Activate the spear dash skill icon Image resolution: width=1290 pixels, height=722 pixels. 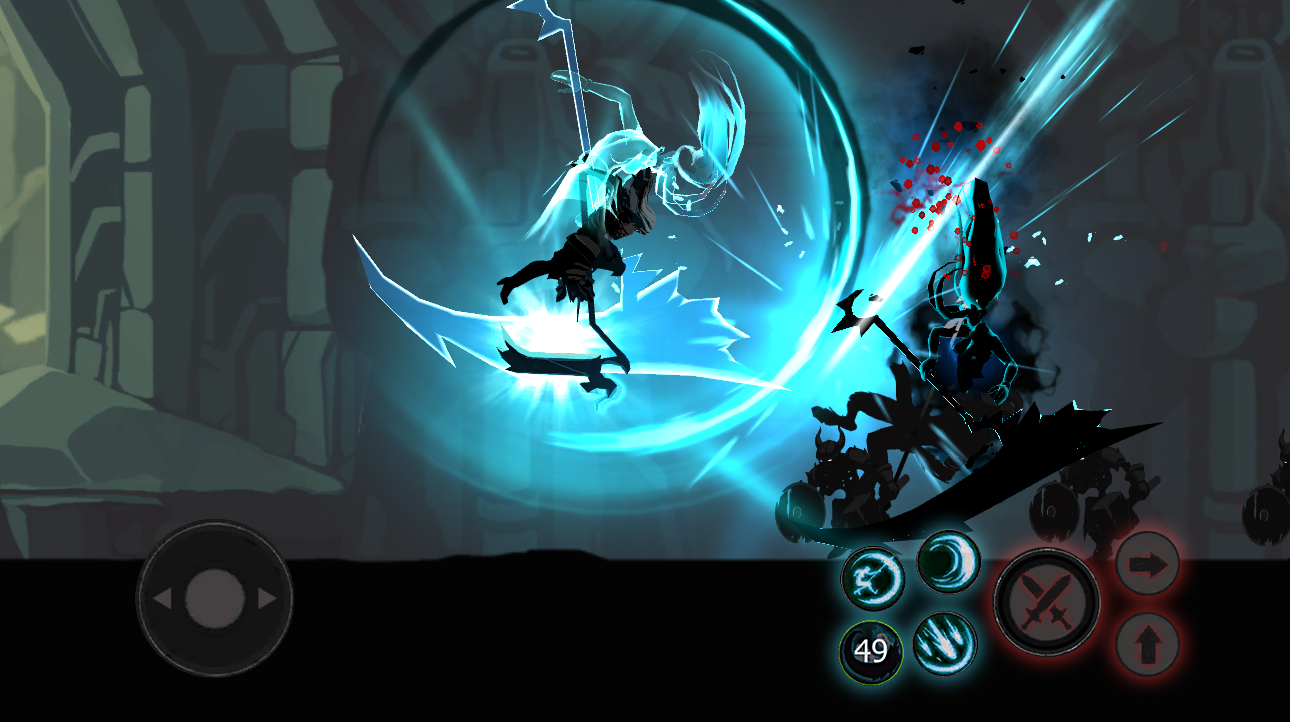(871, 578)
